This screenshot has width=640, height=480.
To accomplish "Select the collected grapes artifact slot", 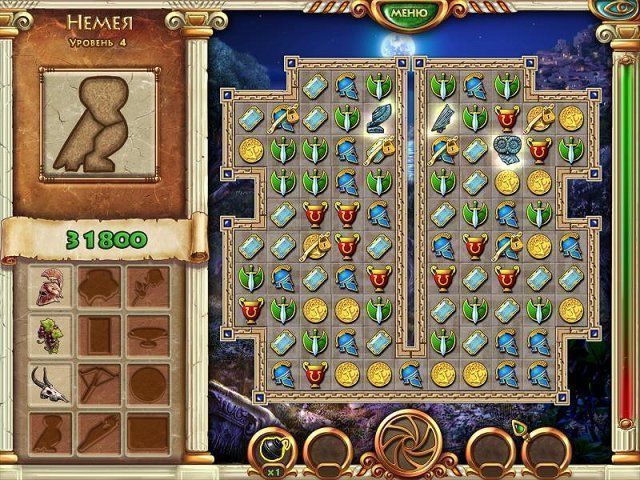I will [47, 332].
